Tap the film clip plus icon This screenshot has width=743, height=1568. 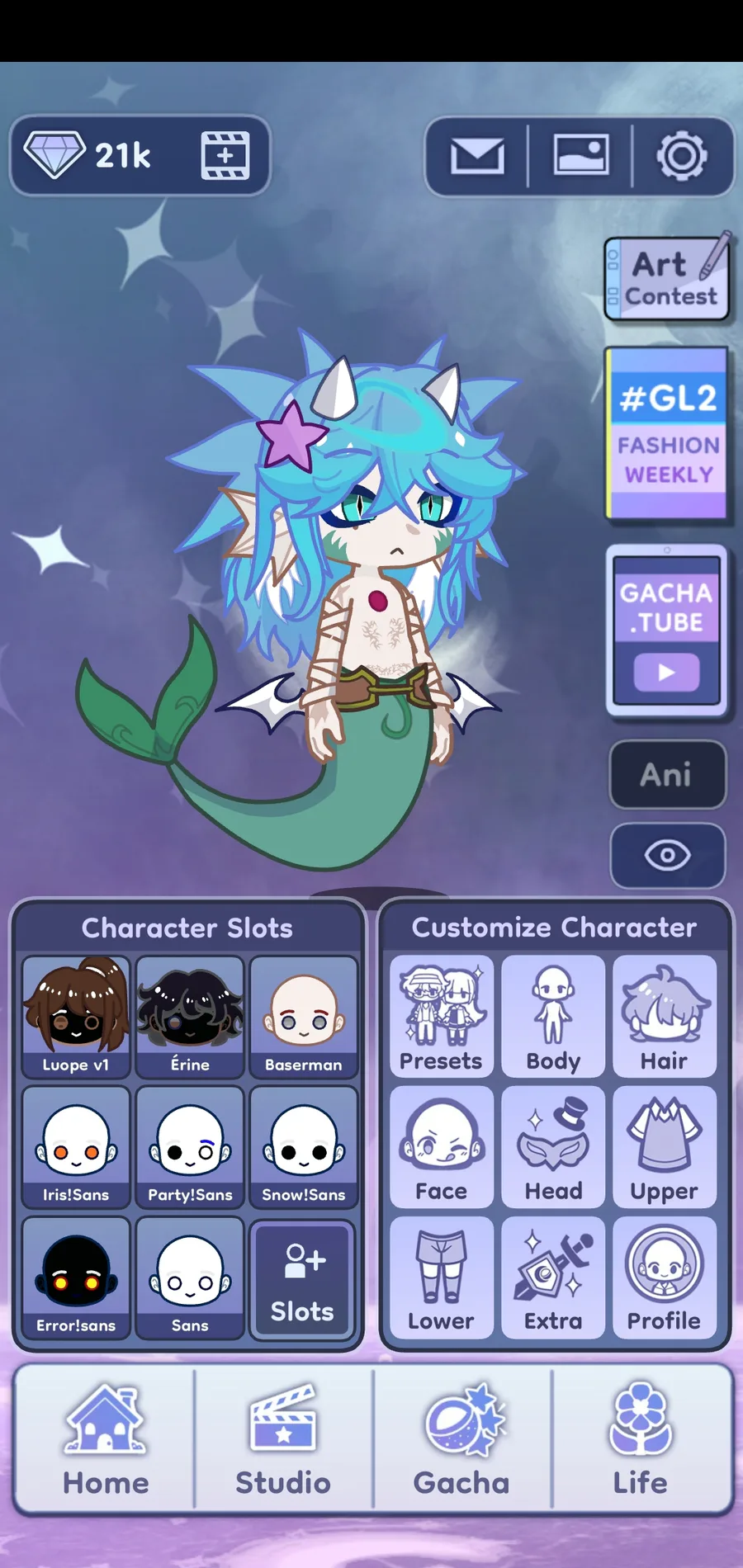pos(225,156)
